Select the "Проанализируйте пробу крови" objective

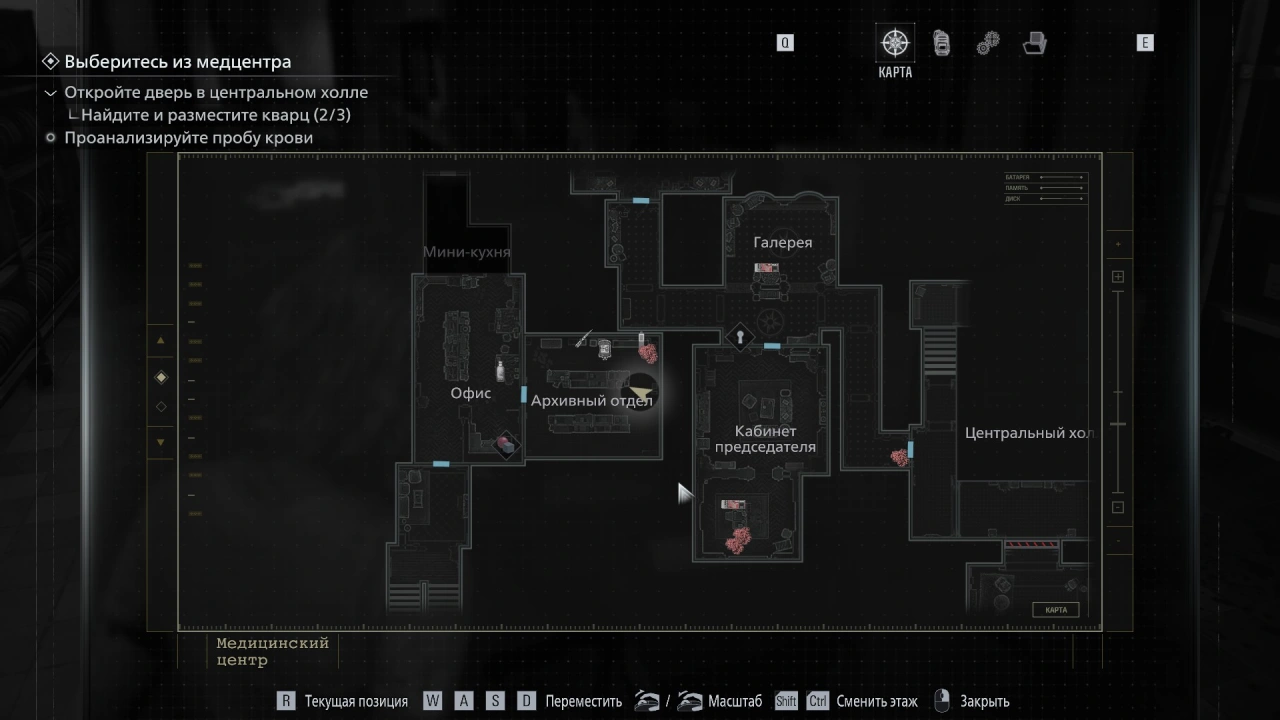[189, 138]
